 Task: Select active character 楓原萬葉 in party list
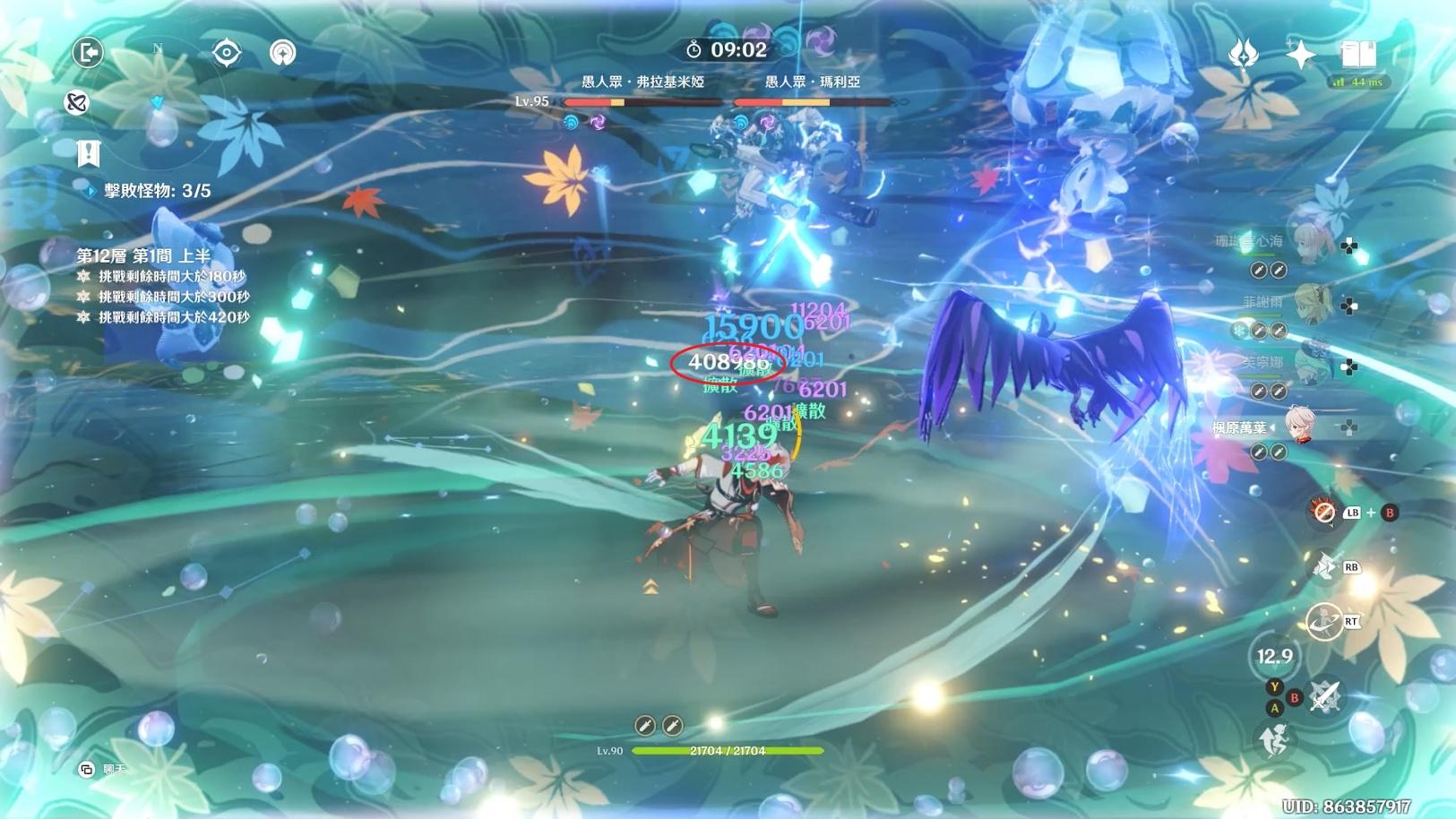coord(1299,427)
